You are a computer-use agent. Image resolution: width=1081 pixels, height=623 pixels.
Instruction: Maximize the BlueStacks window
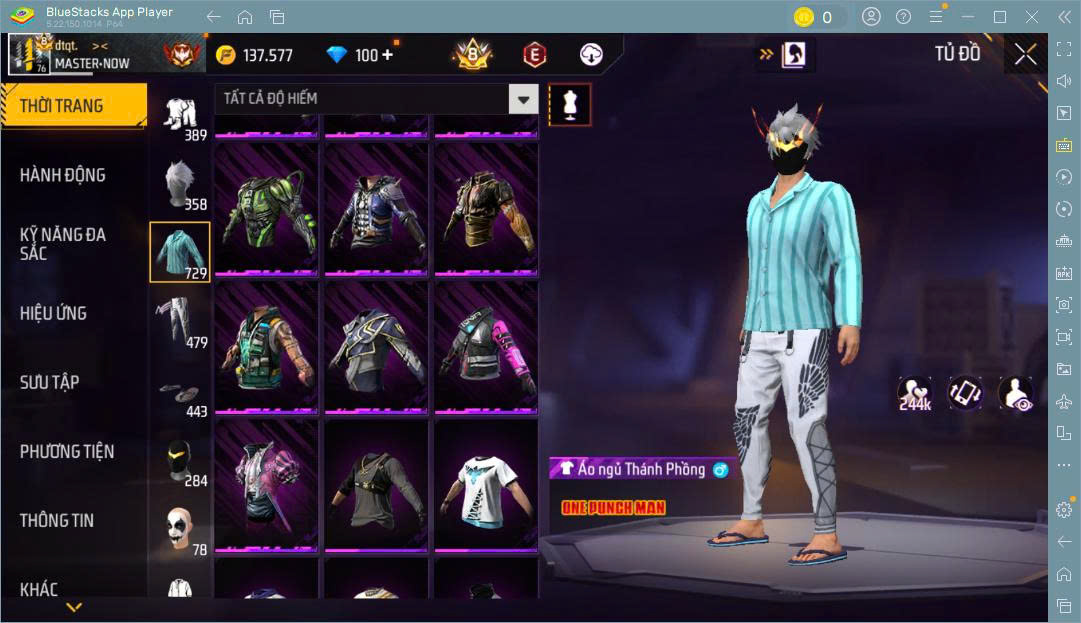(x=999, y=17)
